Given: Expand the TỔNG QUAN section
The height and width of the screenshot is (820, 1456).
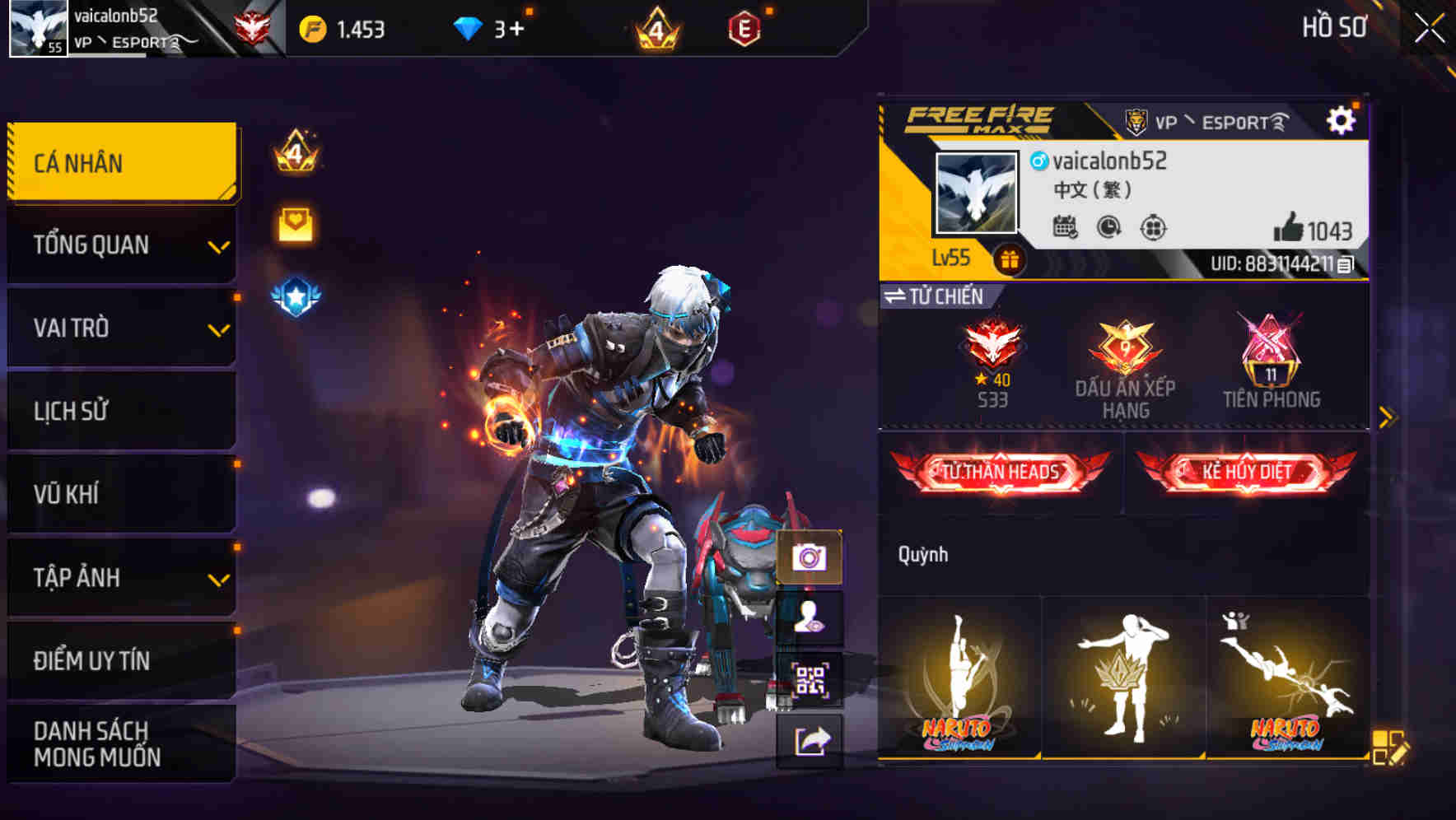Looking at the screenshot, I should click(x=120, y=245).
